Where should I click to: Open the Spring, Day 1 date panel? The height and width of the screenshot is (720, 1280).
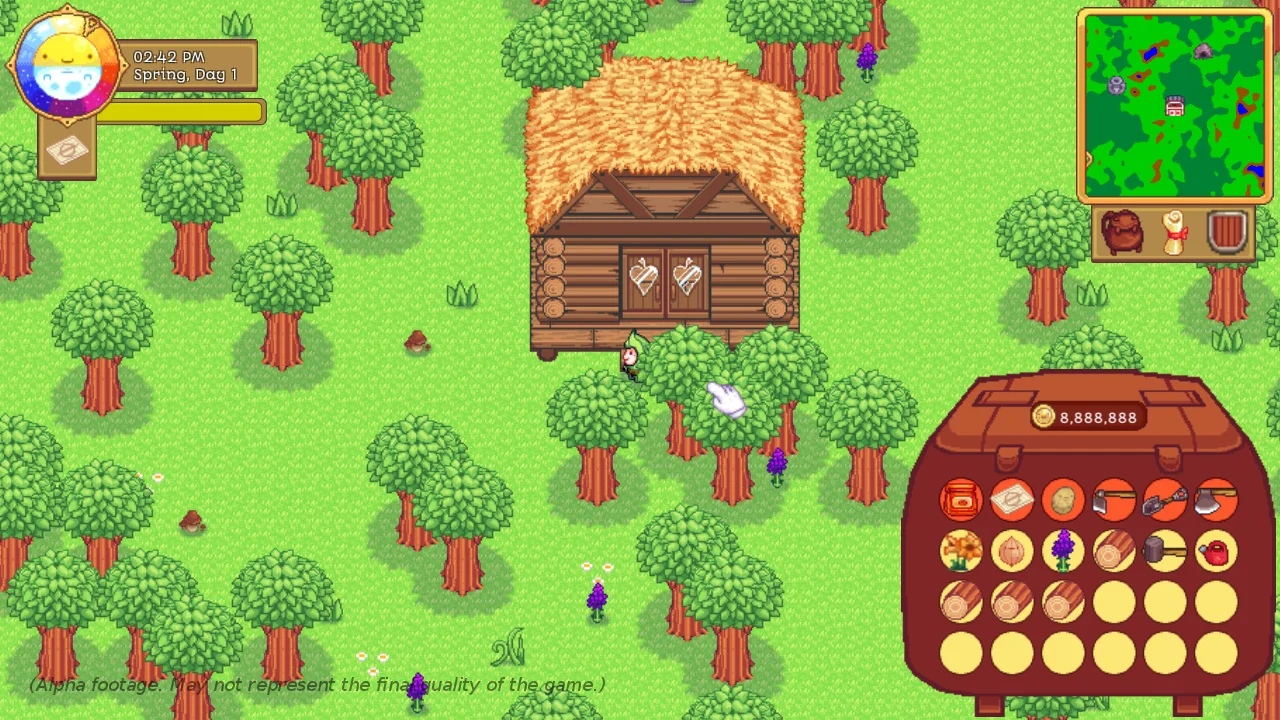187,66
